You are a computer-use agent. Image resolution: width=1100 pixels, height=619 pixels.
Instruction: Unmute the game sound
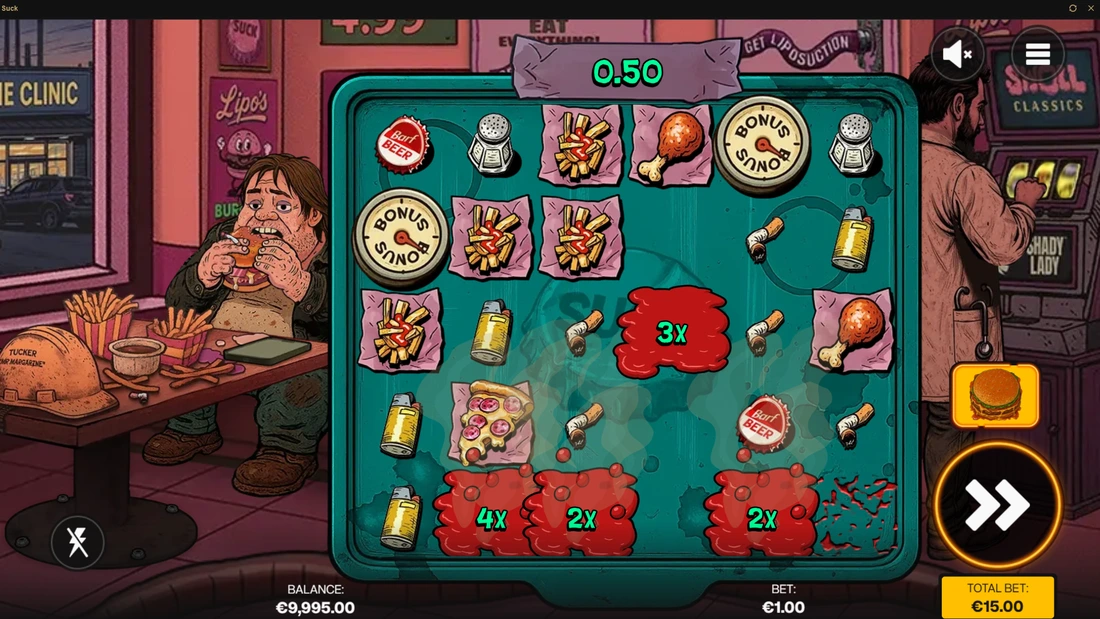click(x=957, y=54)
